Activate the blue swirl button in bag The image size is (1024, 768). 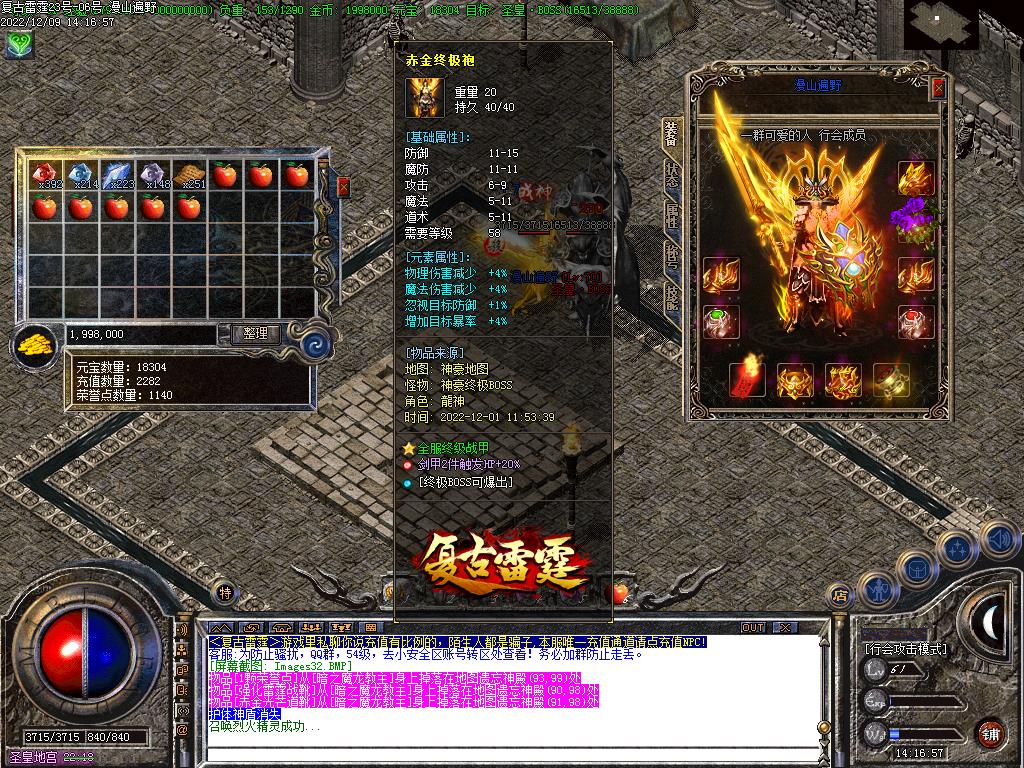pos(316,339)
